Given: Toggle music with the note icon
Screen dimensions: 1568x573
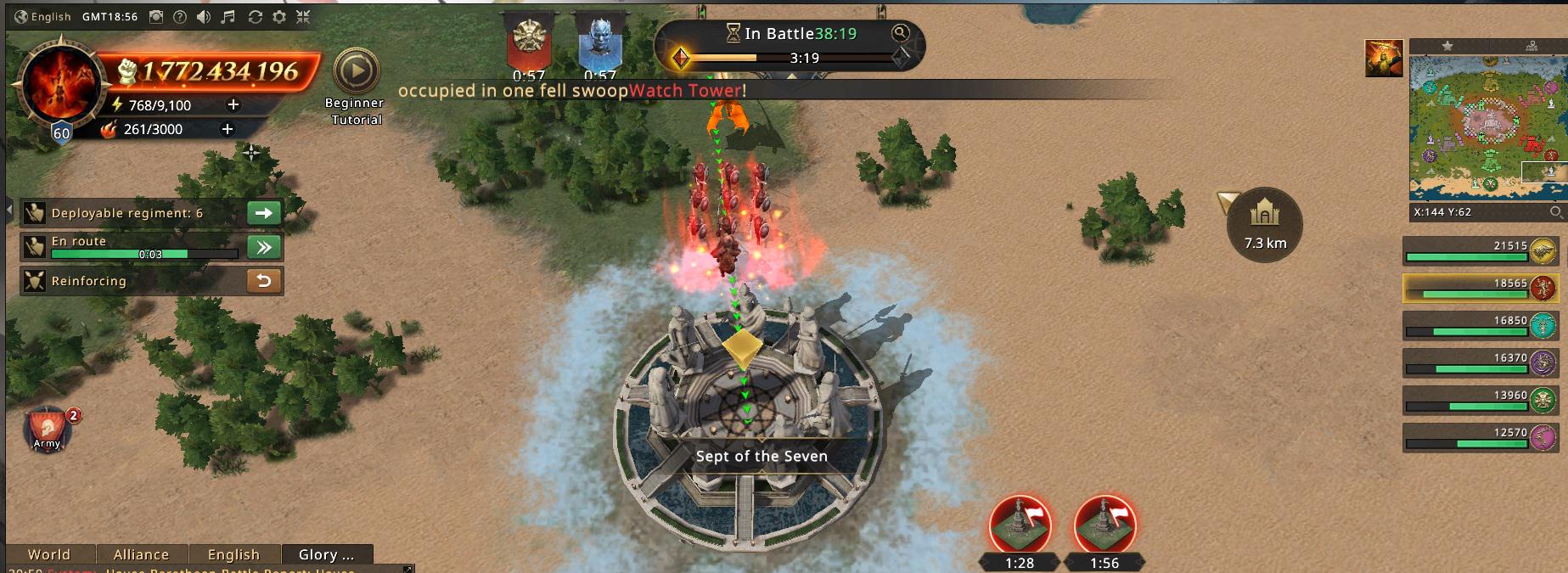Looking at the screenshot, I should (228, 17).
